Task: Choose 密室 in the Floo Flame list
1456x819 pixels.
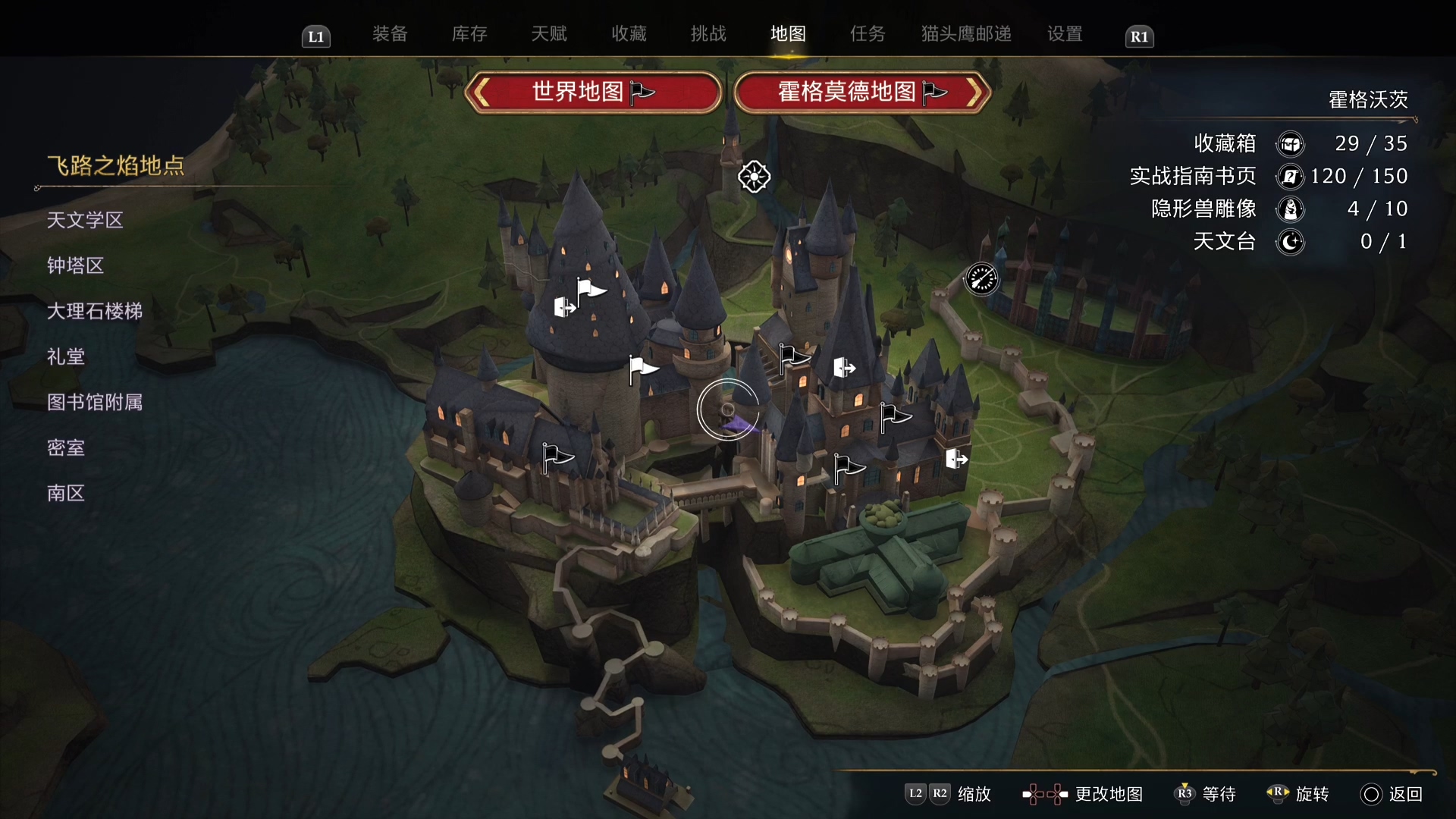Action: (x=66, y=447)
